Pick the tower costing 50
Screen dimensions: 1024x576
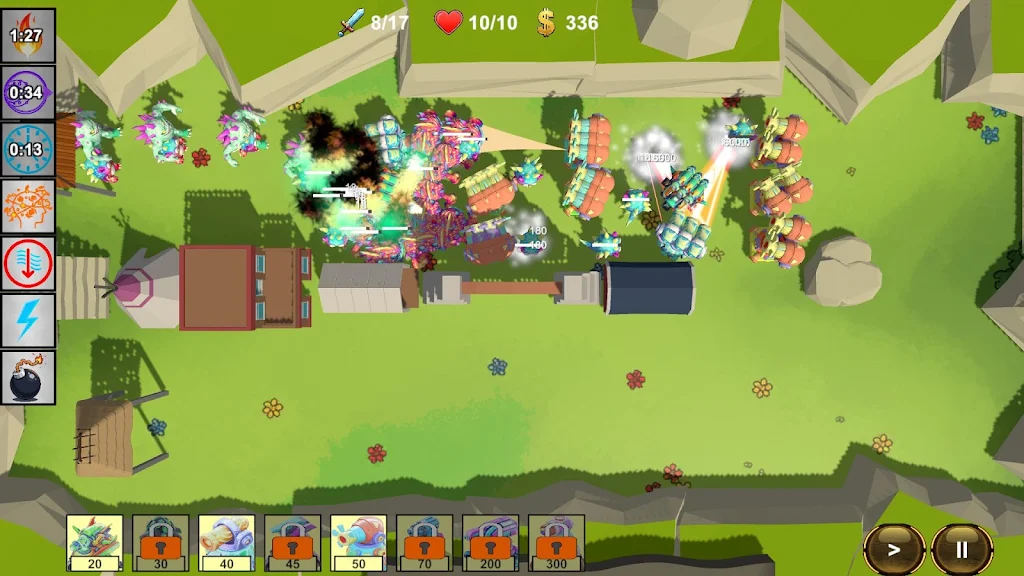tap(359, 543)
